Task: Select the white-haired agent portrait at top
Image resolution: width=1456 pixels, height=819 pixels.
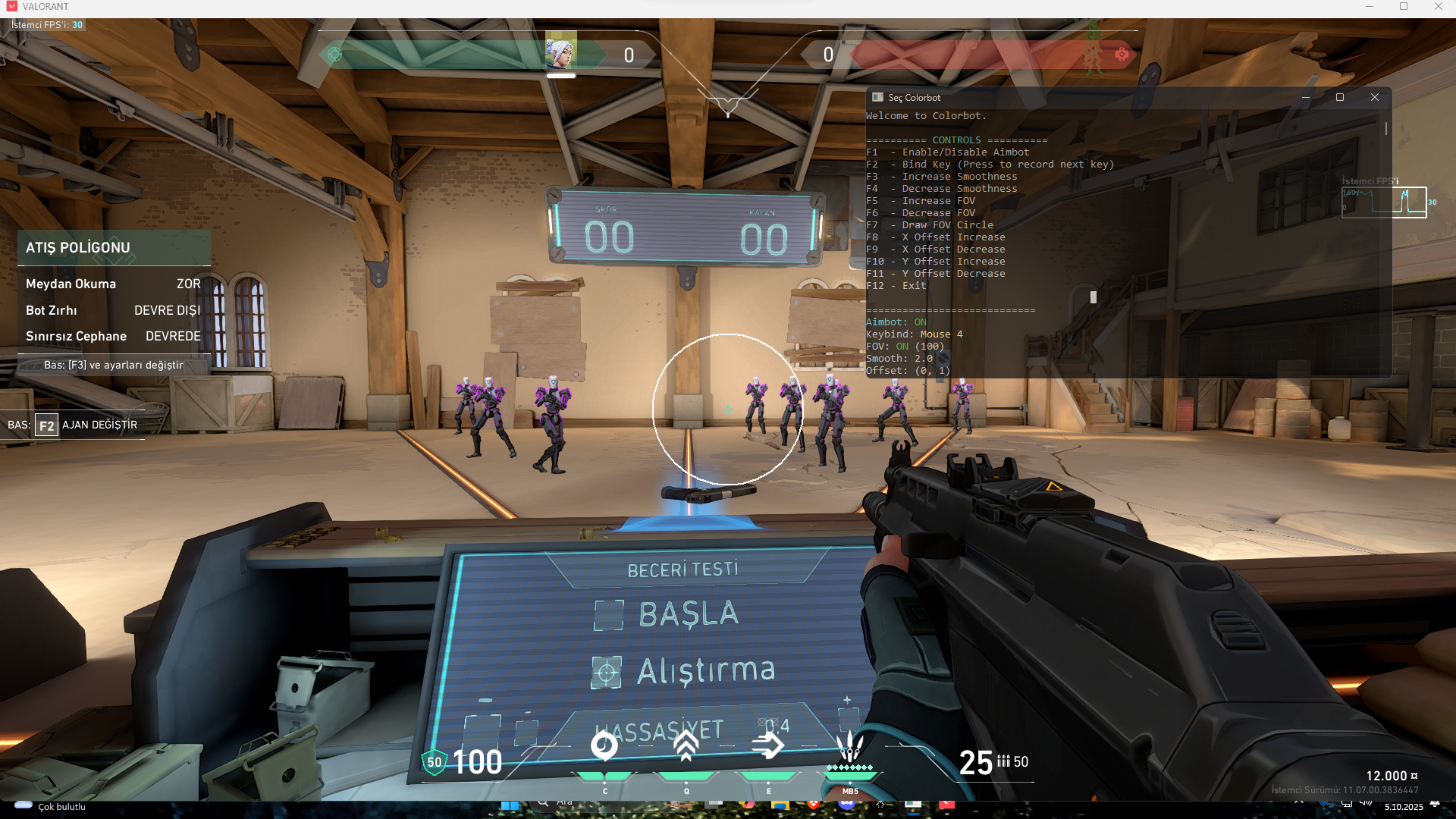Action: click(561, 52)
